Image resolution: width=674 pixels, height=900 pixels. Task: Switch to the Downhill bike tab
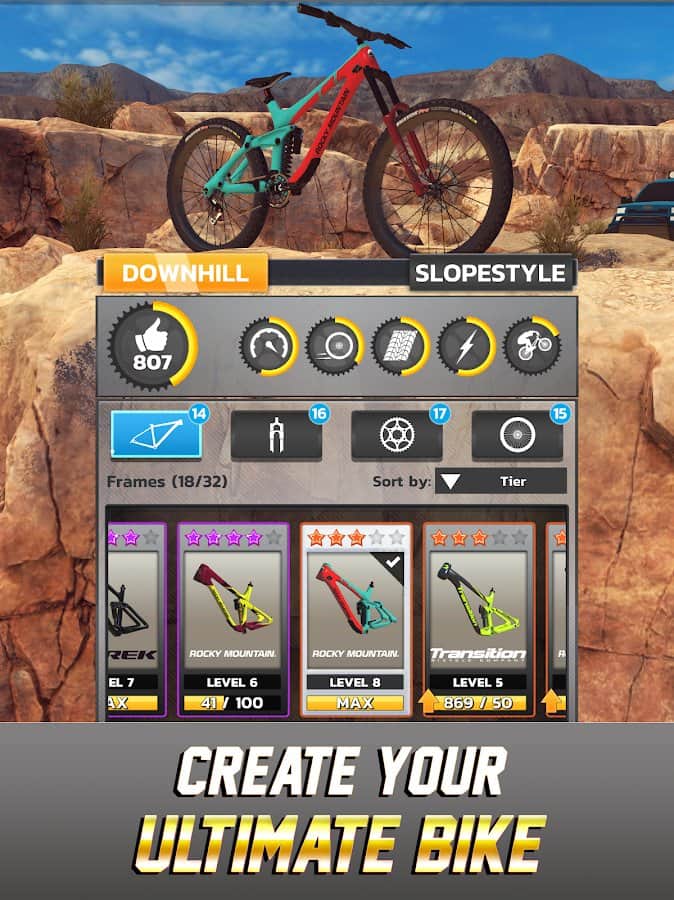[x=185, y=273]
